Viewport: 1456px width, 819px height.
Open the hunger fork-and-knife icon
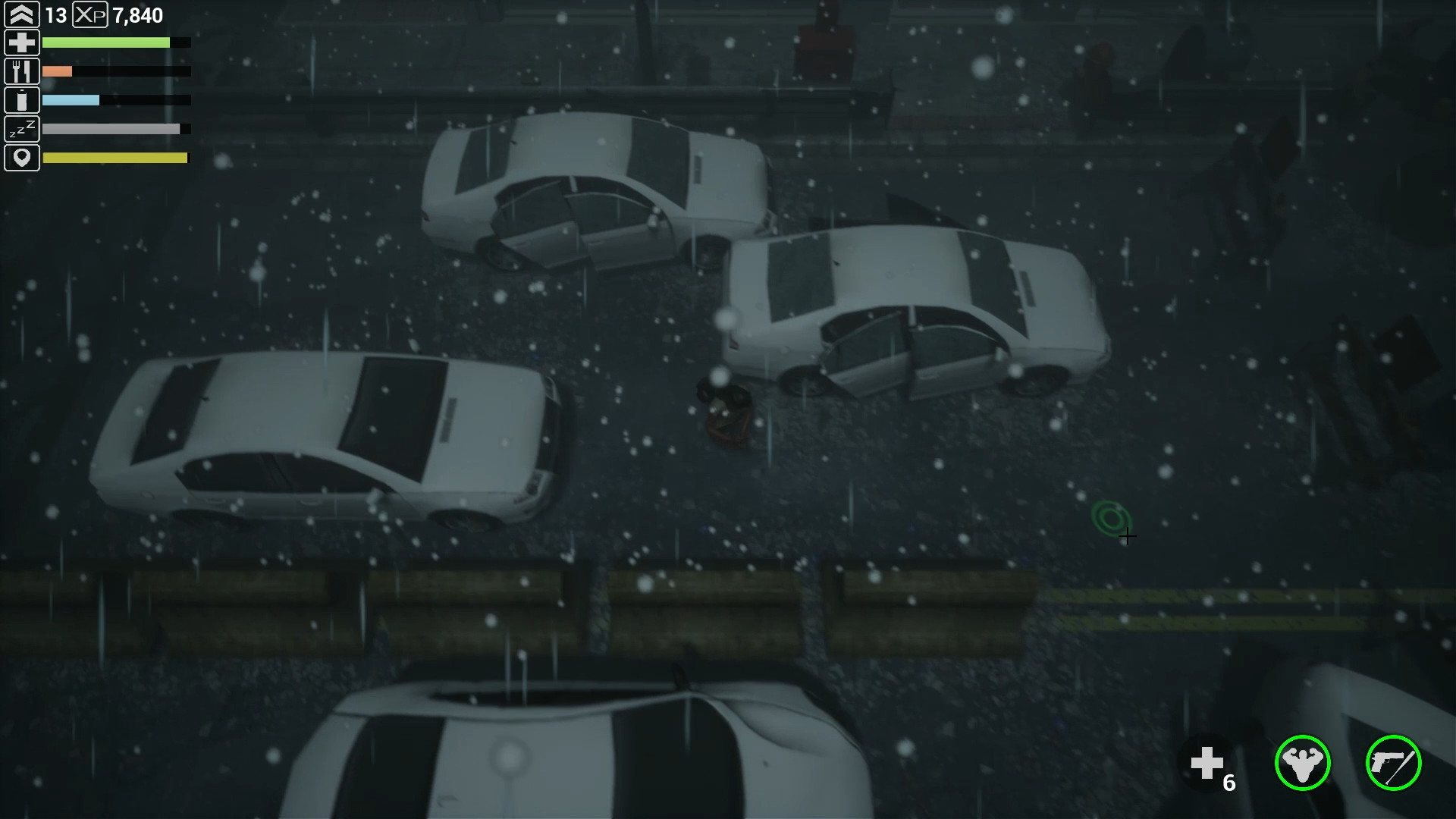click(x=22, y=71)
